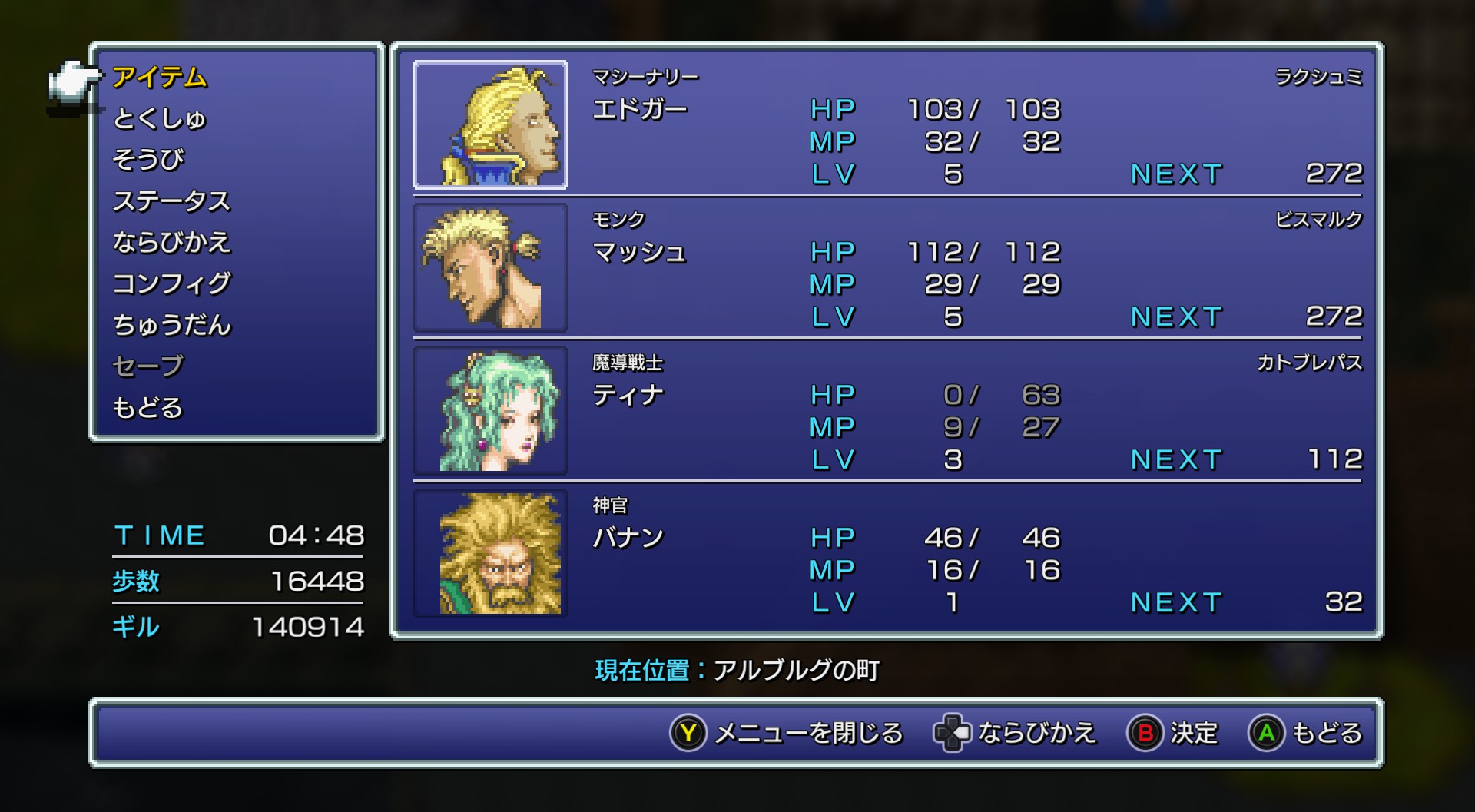Click the ギル amount showing 140914

pos(307,626)
